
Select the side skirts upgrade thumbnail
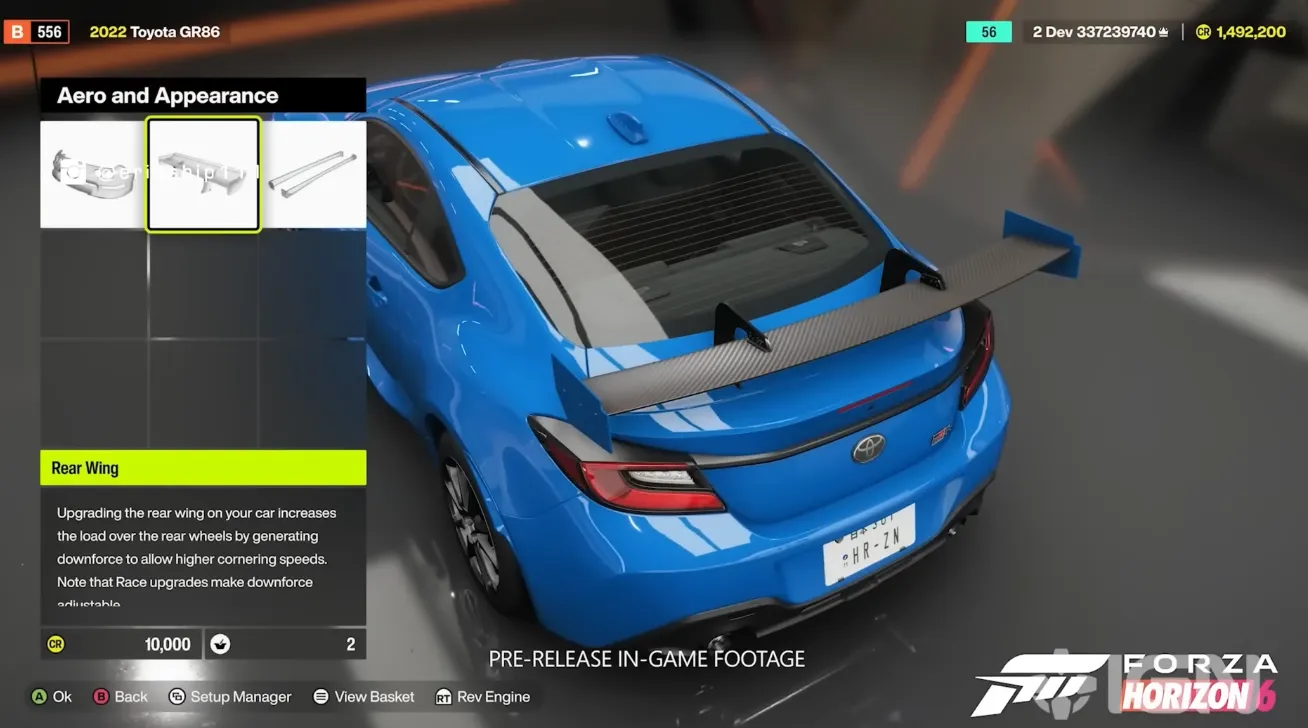click(313, 173)
